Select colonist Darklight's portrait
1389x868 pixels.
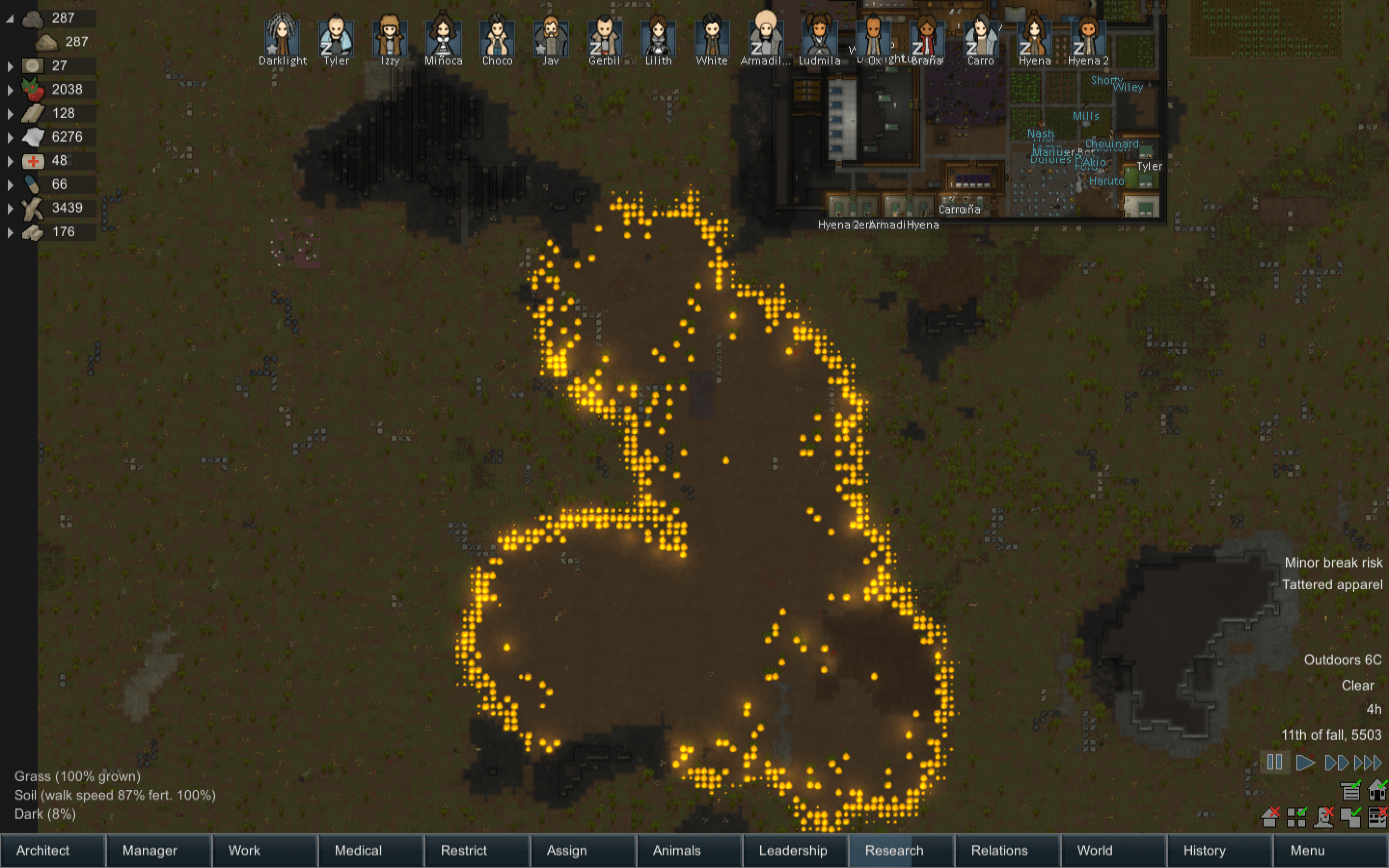point(283,38)
